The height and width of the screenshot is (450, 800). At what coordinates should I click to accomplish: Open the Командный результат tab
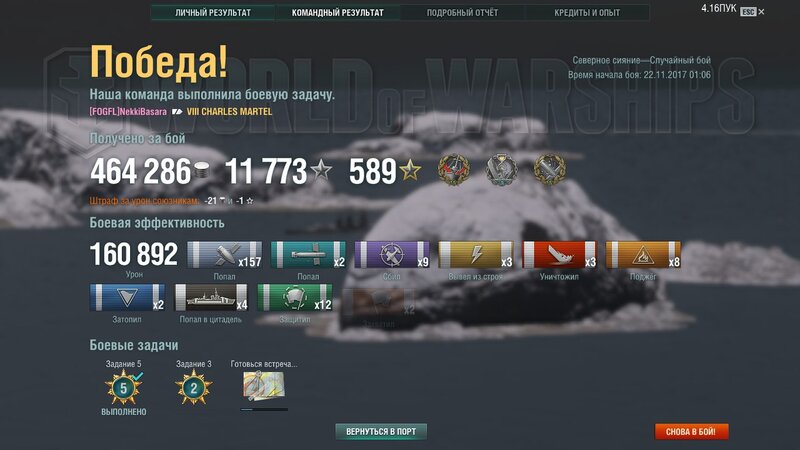(337, 13)
